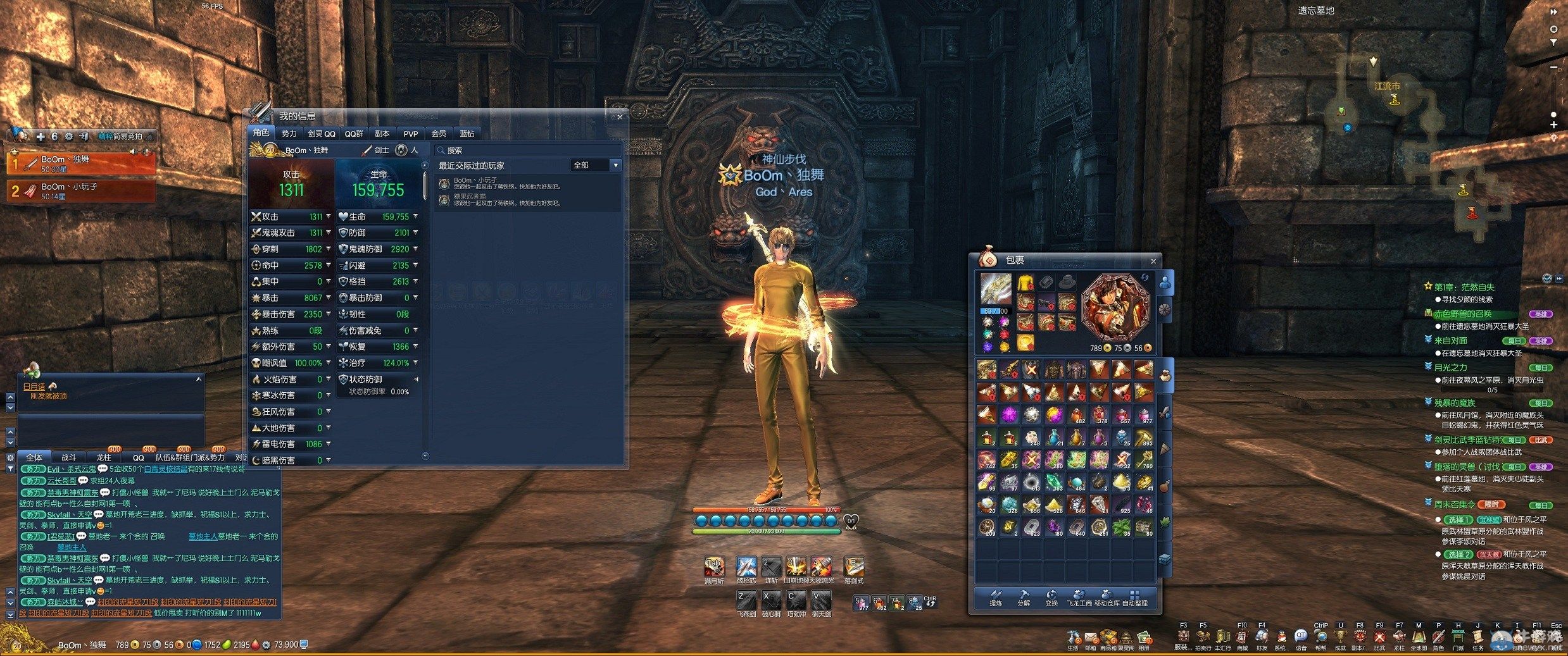This screenshot has width=1568, height=656.
Task: Switch to the 势力 faction tab
Action: [289, 133]
